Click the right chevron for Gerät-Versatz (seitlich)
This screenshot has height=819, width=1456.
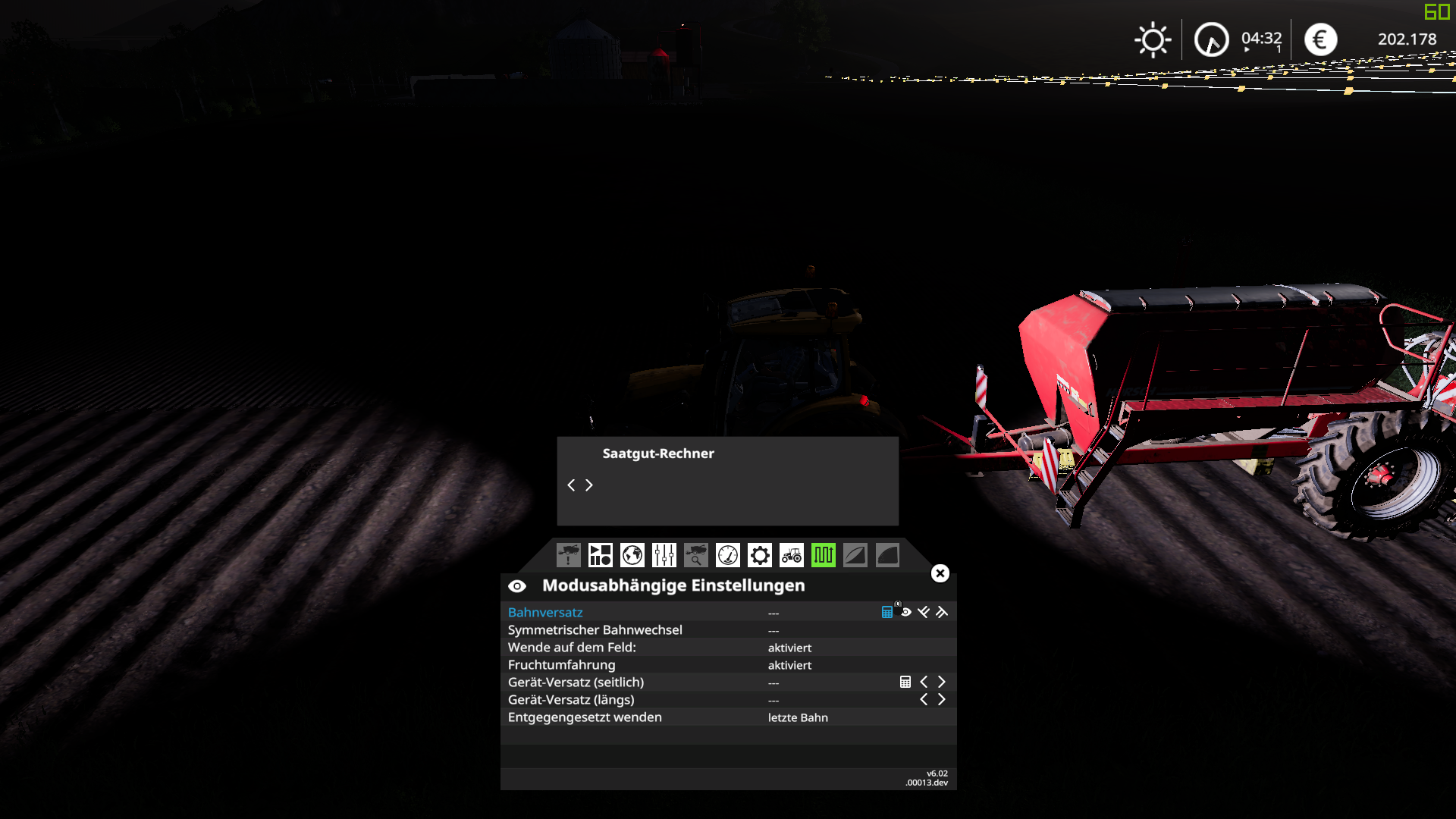tap(942, 682)
